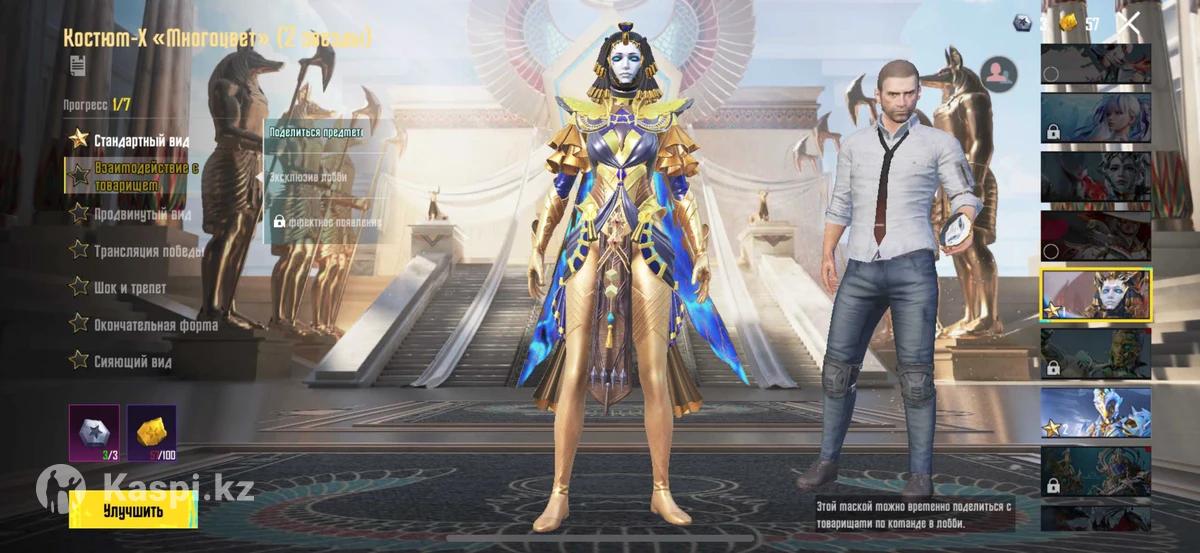
Task: Tap the yellow Улучшить upgrade button
Action: pos(133,510)
